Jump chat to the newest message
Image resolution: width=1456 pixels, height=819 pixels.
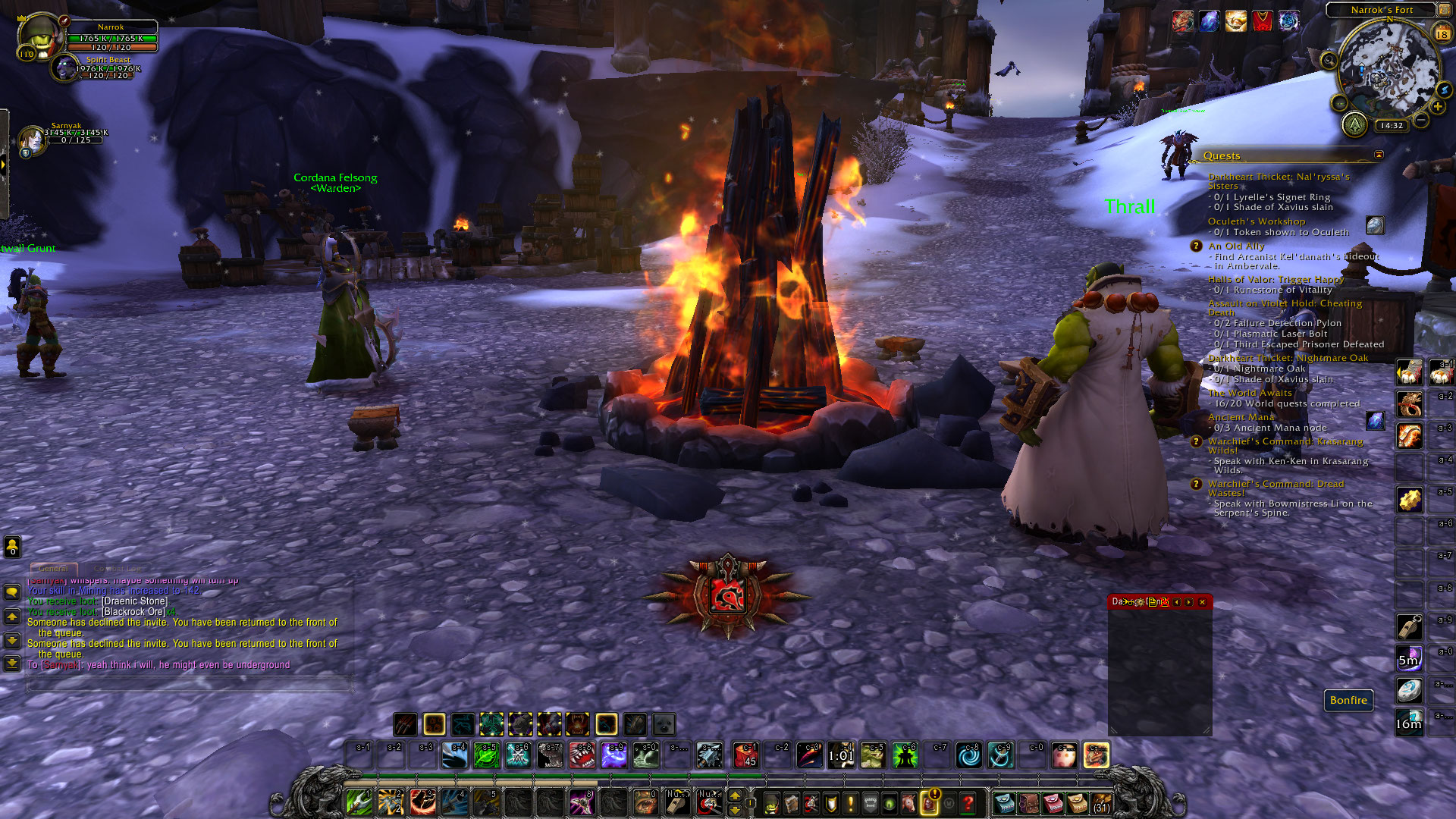[x=12, y=664]
